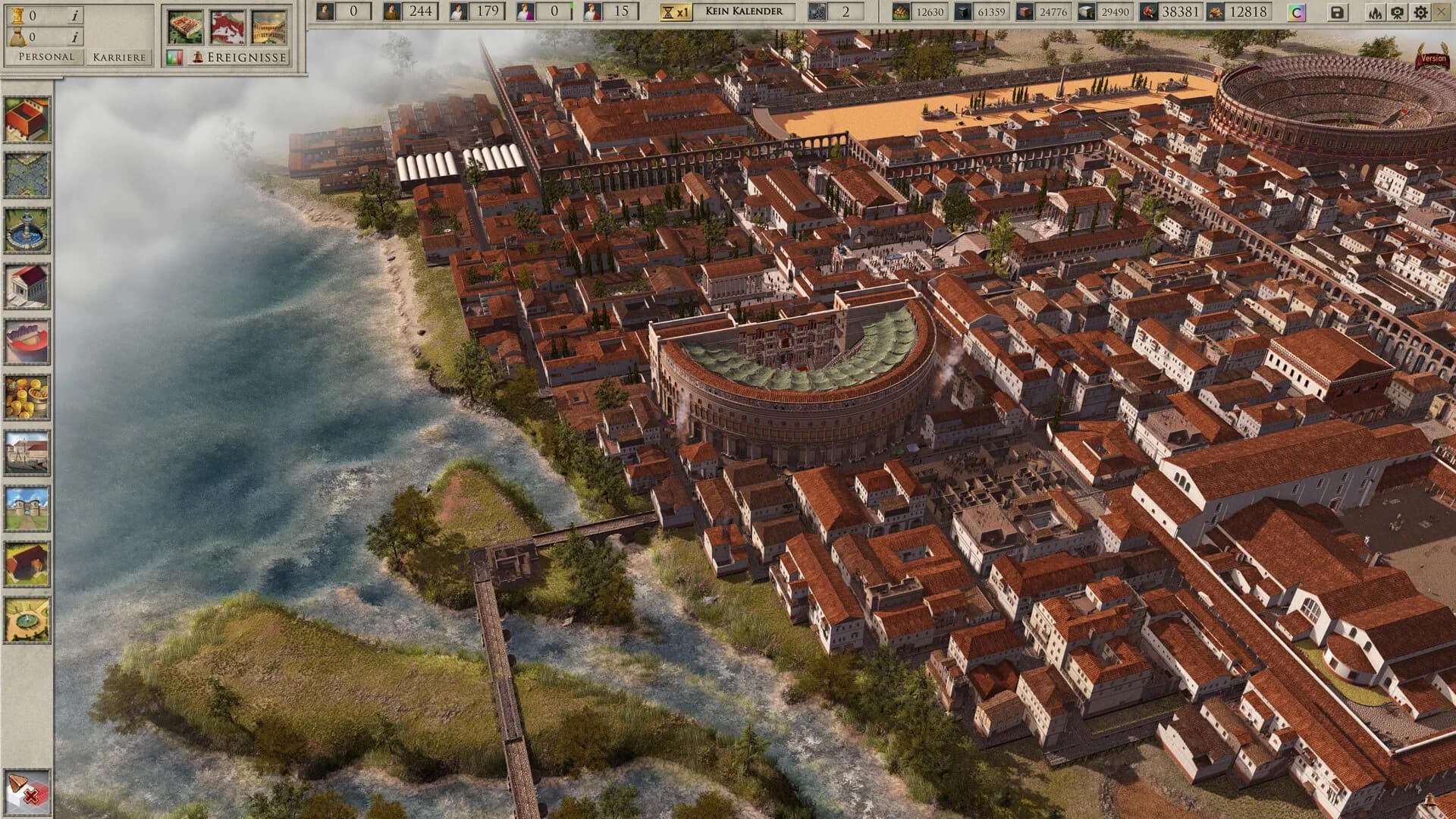The image size is (1456, 819).
Task: Open the city plan book icon
Action: coord(186,27)
